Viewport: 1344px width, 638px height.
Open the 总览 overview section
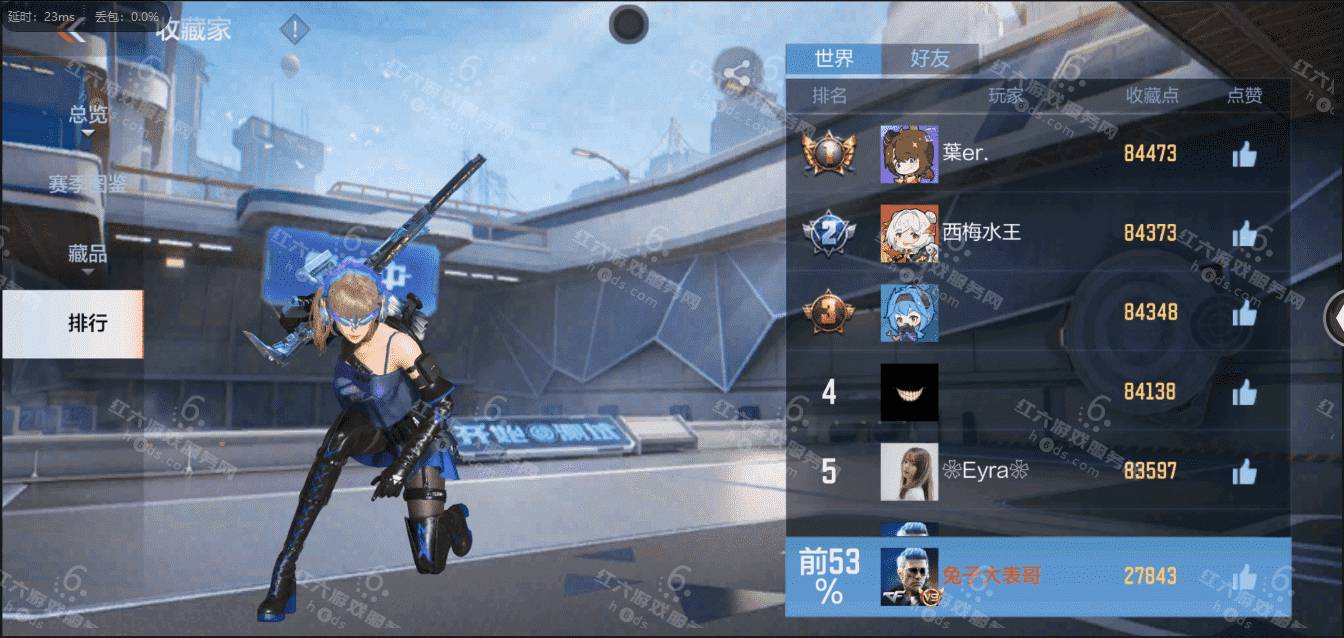coord(88,114)
